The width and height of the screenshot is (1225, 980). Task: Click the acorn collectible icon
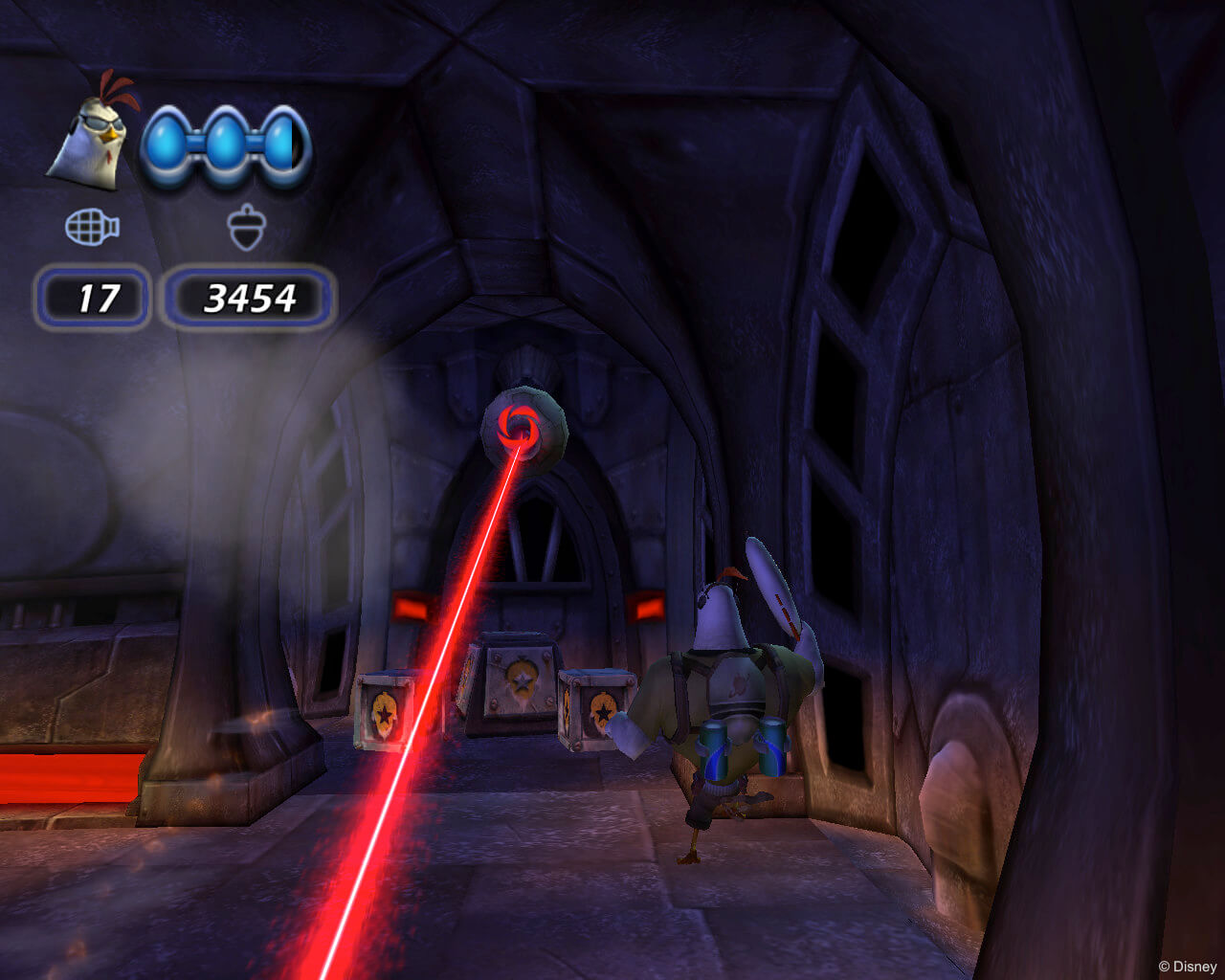coord(246,229)
